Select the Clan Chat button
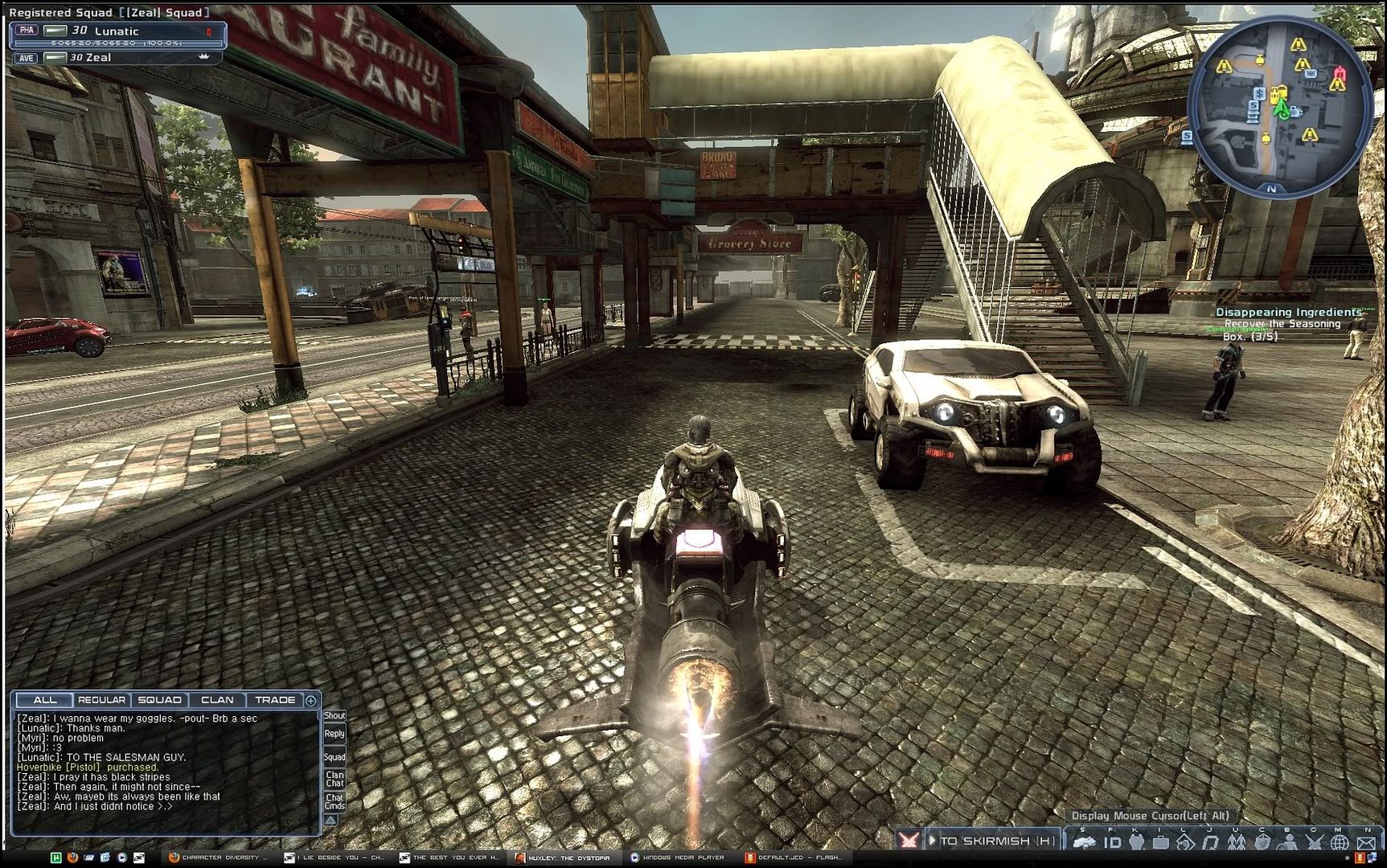1387x868 pixels. pyautogui.click(x=334, y=779)
